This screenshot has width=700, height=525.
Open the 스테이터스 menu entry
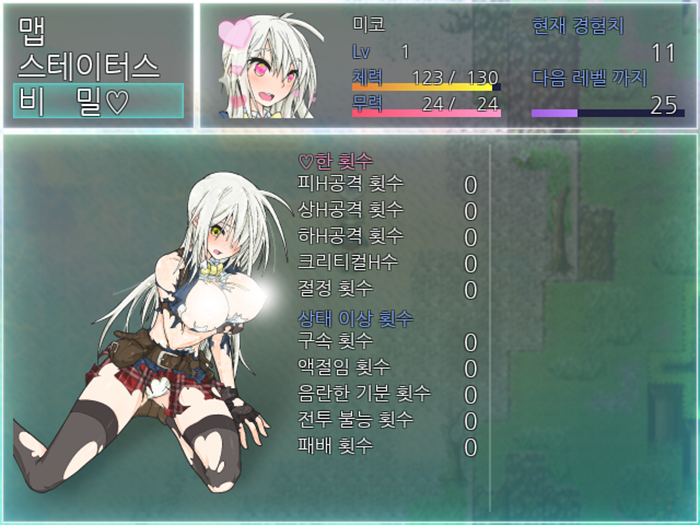point(88,66)
